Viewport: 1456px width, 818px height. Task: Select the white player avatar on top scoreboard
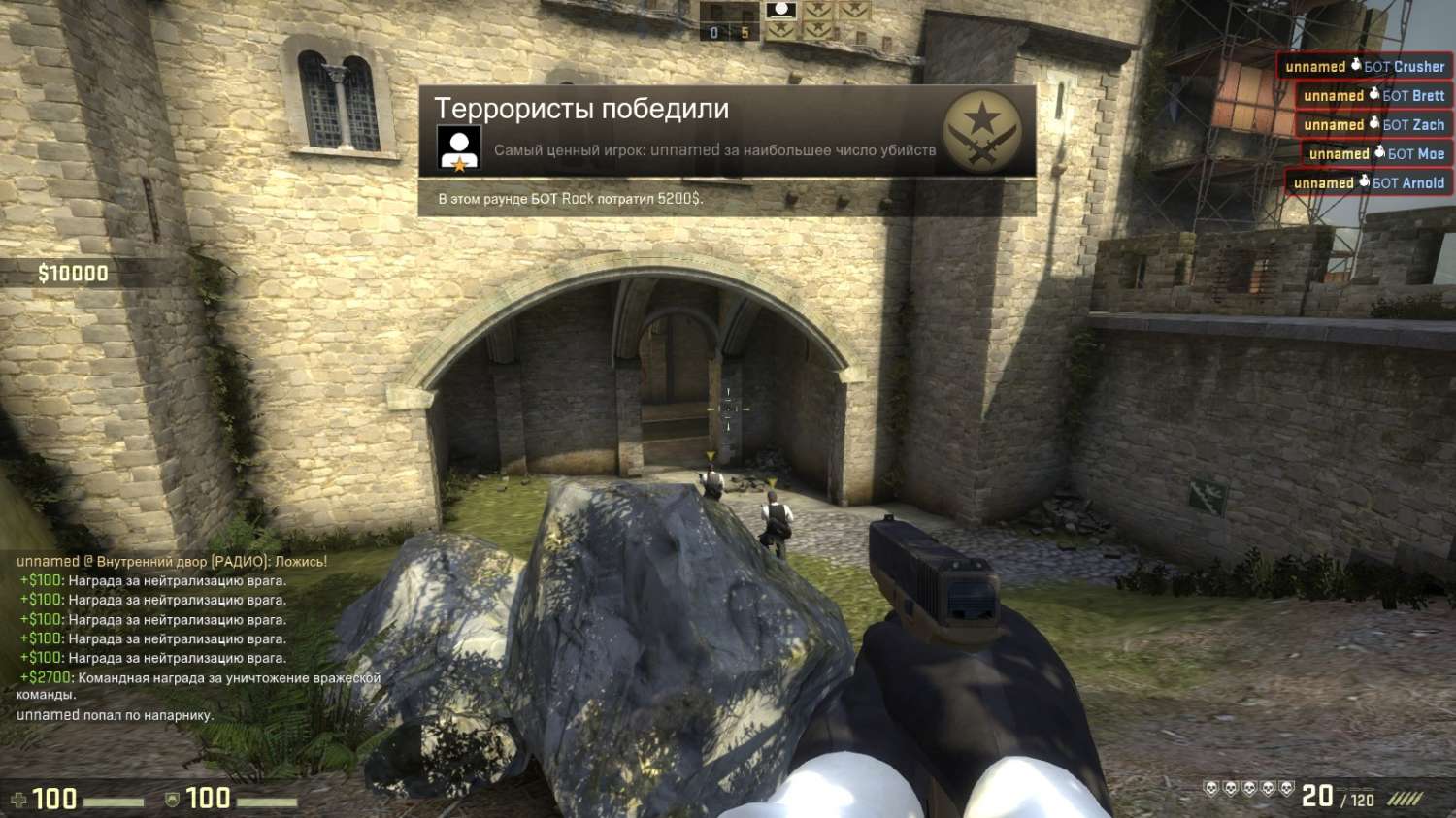click(780, 11)
